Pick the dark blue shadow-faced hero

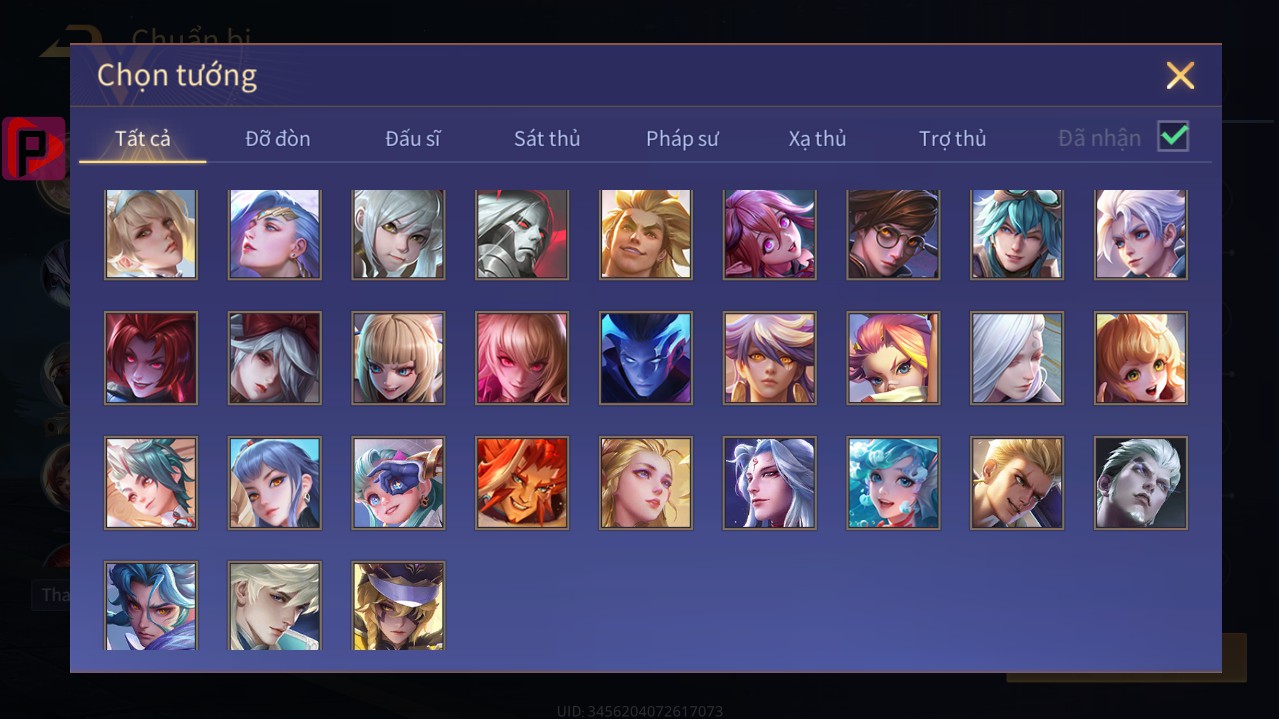(646, 358)
